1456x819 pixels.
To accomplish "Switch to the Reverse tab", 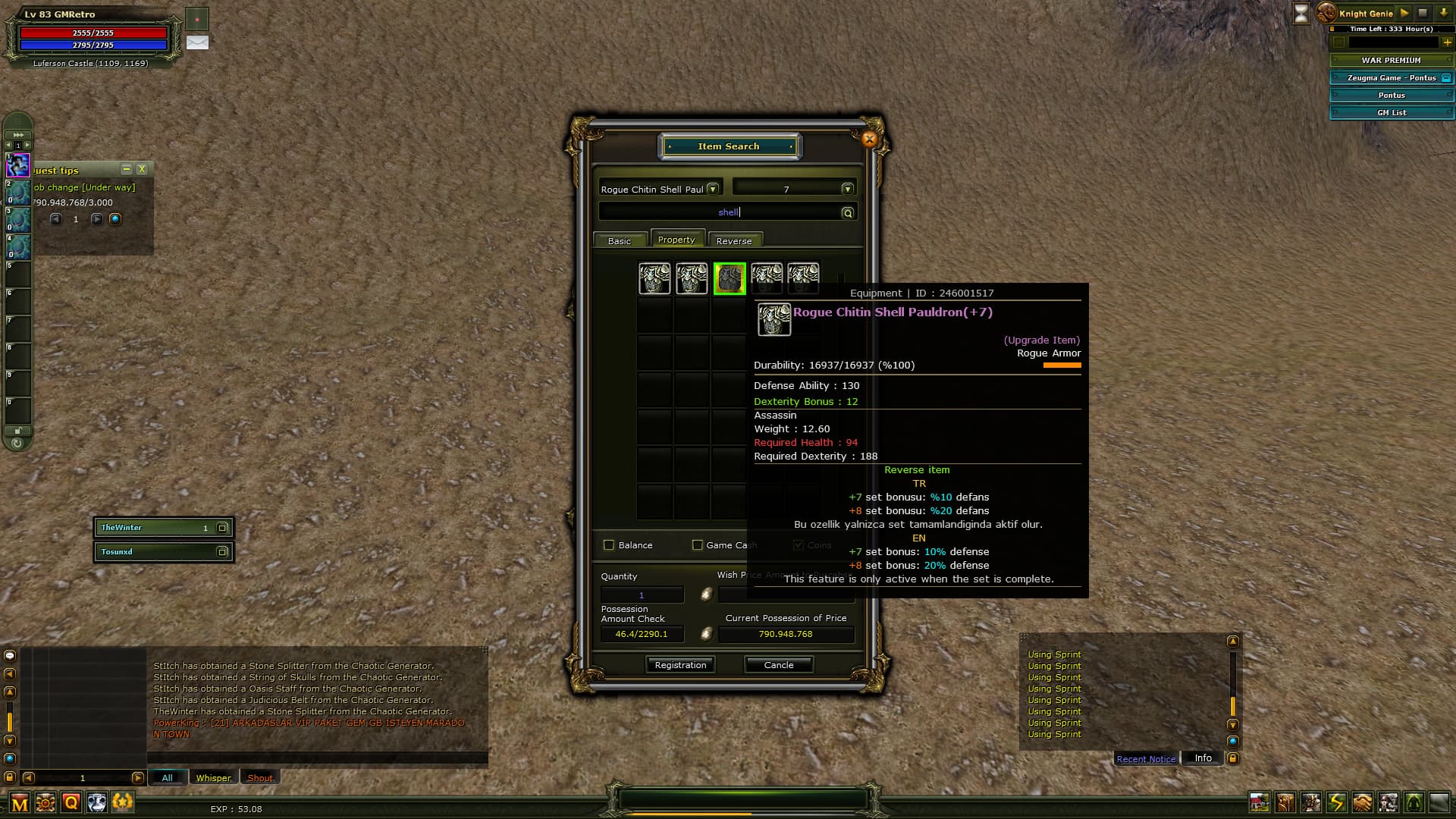I will point(734,240).
